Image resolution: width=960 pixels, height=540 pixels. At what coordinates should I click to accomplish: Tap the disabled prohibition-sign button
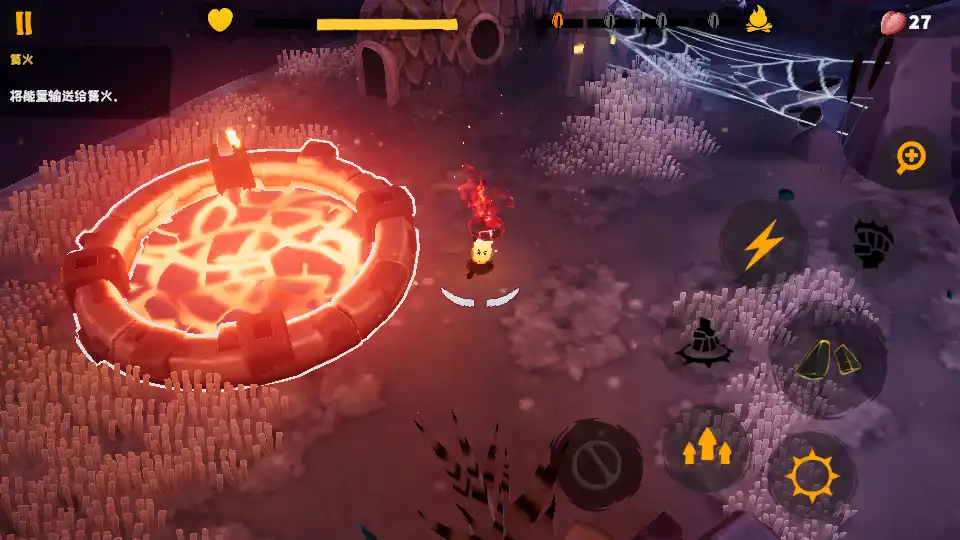598,464
